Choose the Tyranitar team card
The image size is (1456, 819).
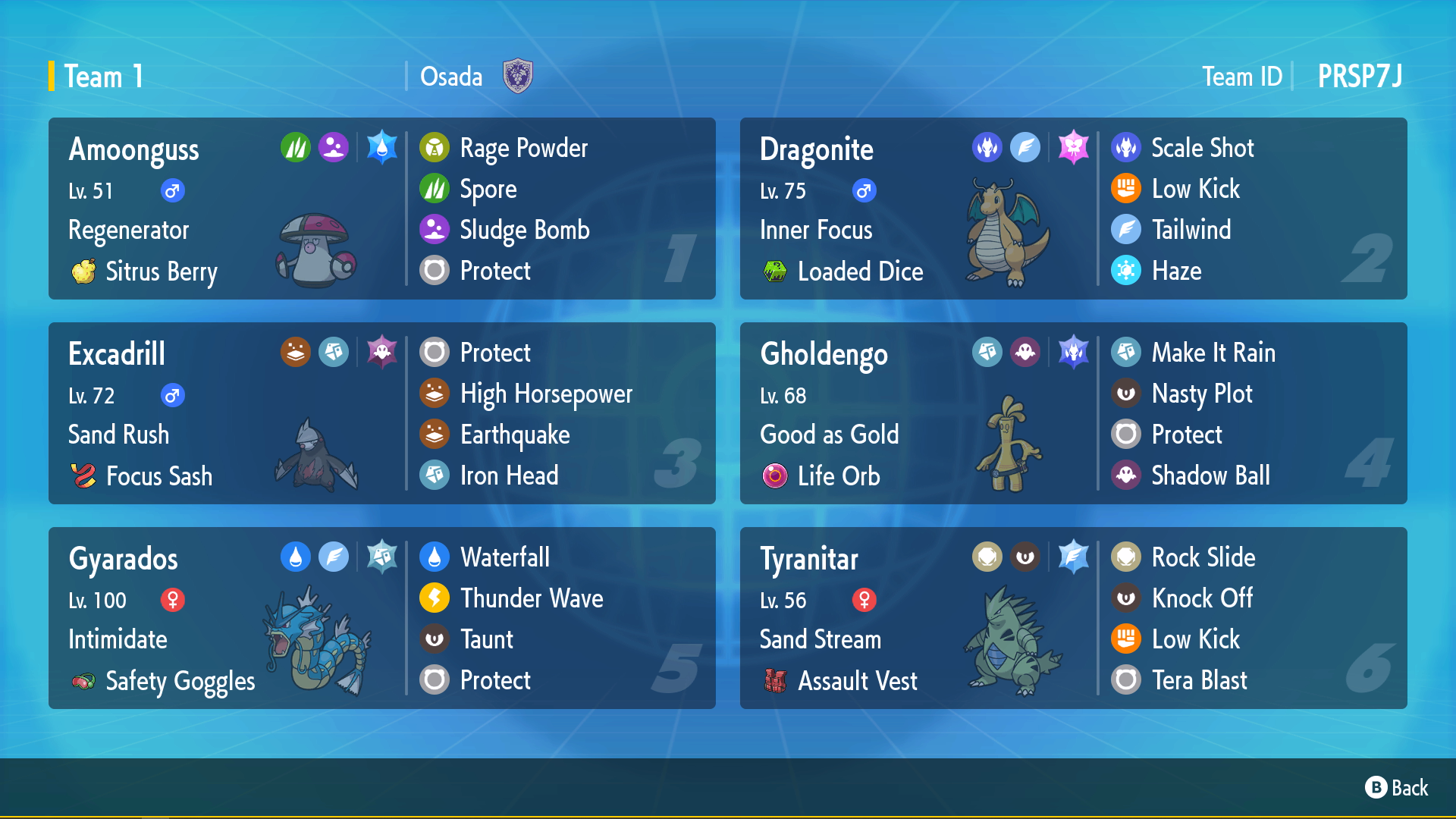coord(1073,618)
